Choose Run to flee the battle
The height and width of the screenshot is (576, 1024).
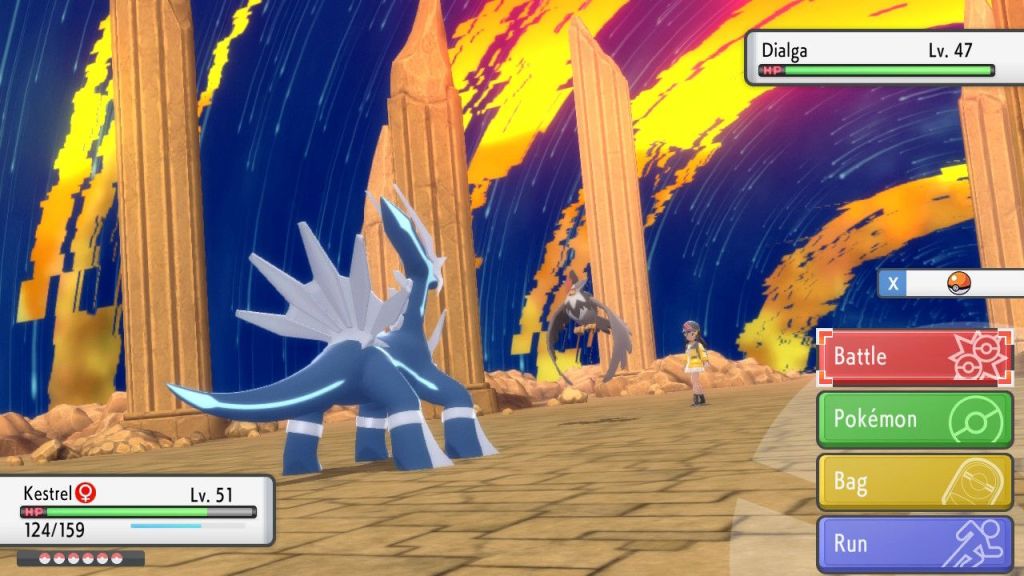915,544
